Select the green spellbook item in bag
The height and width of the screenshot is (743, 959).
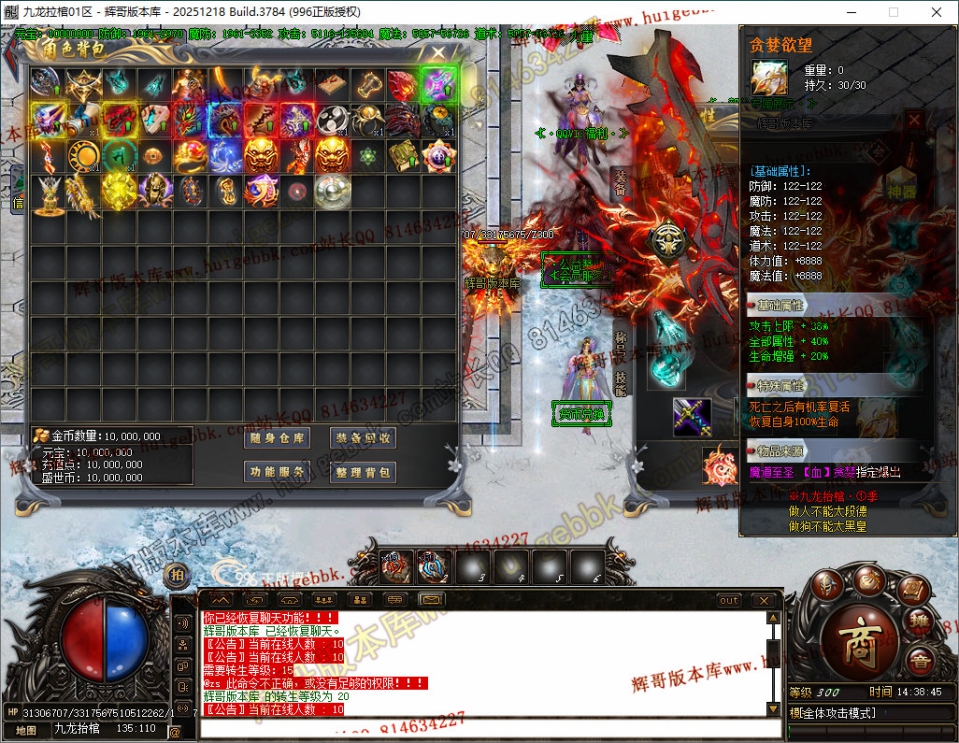pos(403,156)
